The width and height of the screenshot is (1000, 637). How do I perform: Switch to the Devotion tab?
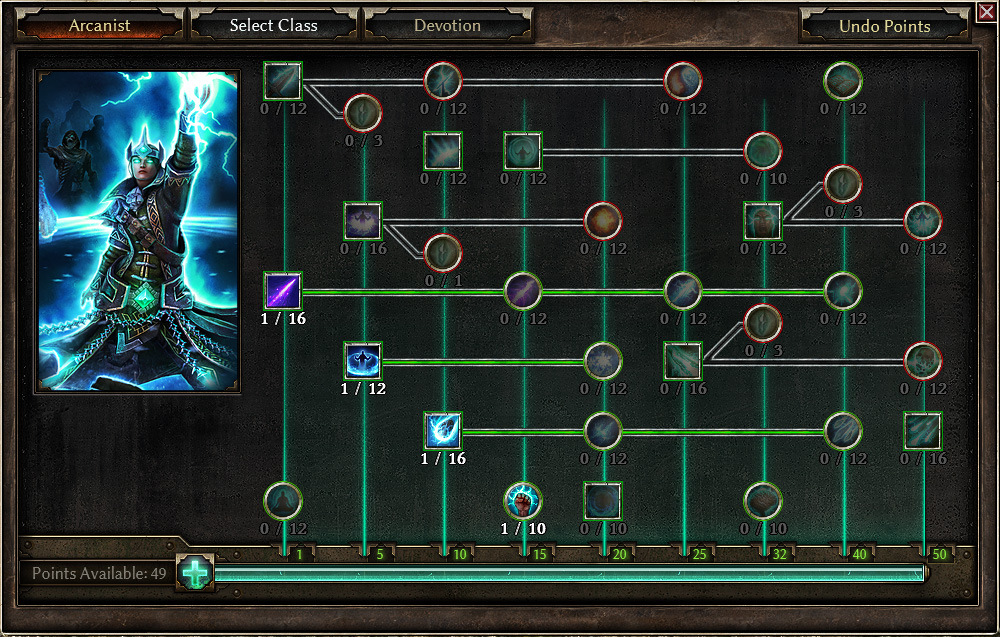click(447, 26)
